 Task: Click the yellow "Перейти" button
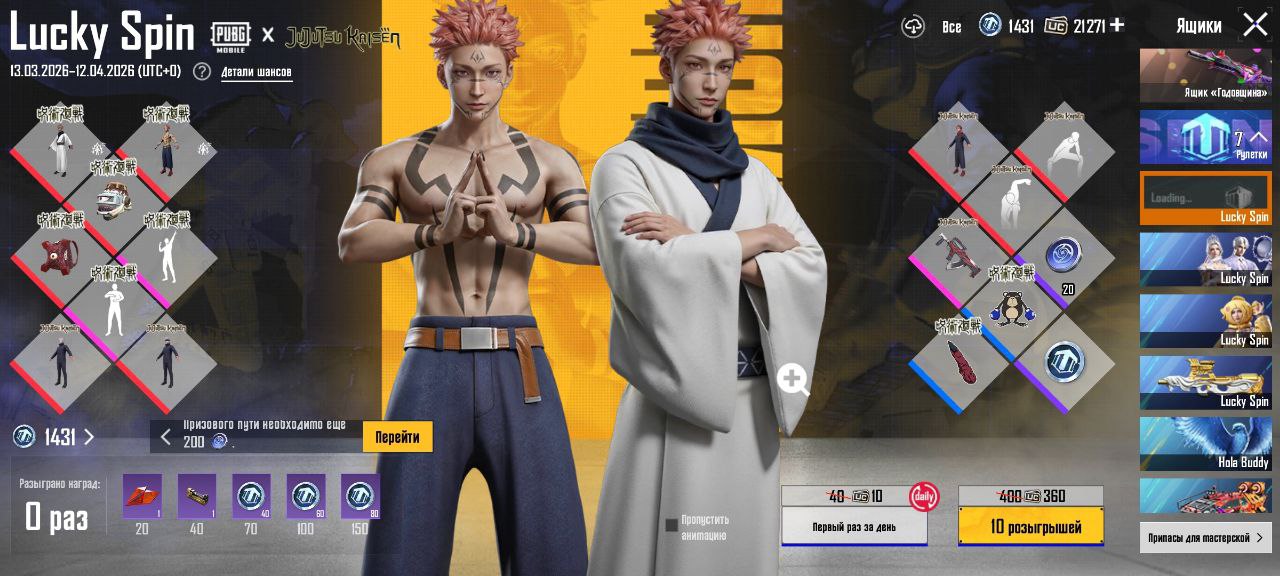[x=397, y=437]
